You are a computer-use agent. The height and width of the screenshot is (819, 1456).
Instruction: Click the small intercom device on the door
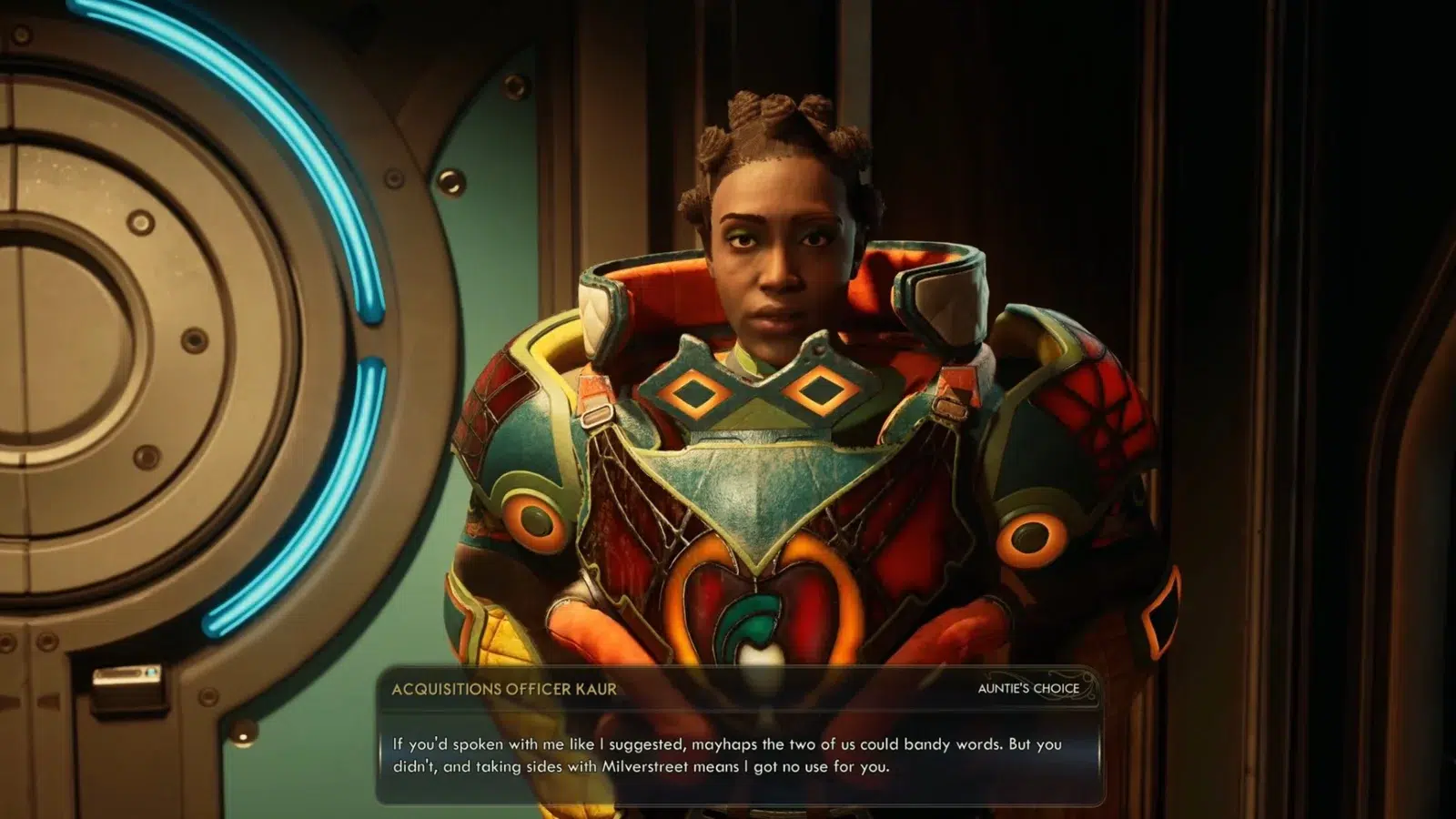[x=127, y=687]
